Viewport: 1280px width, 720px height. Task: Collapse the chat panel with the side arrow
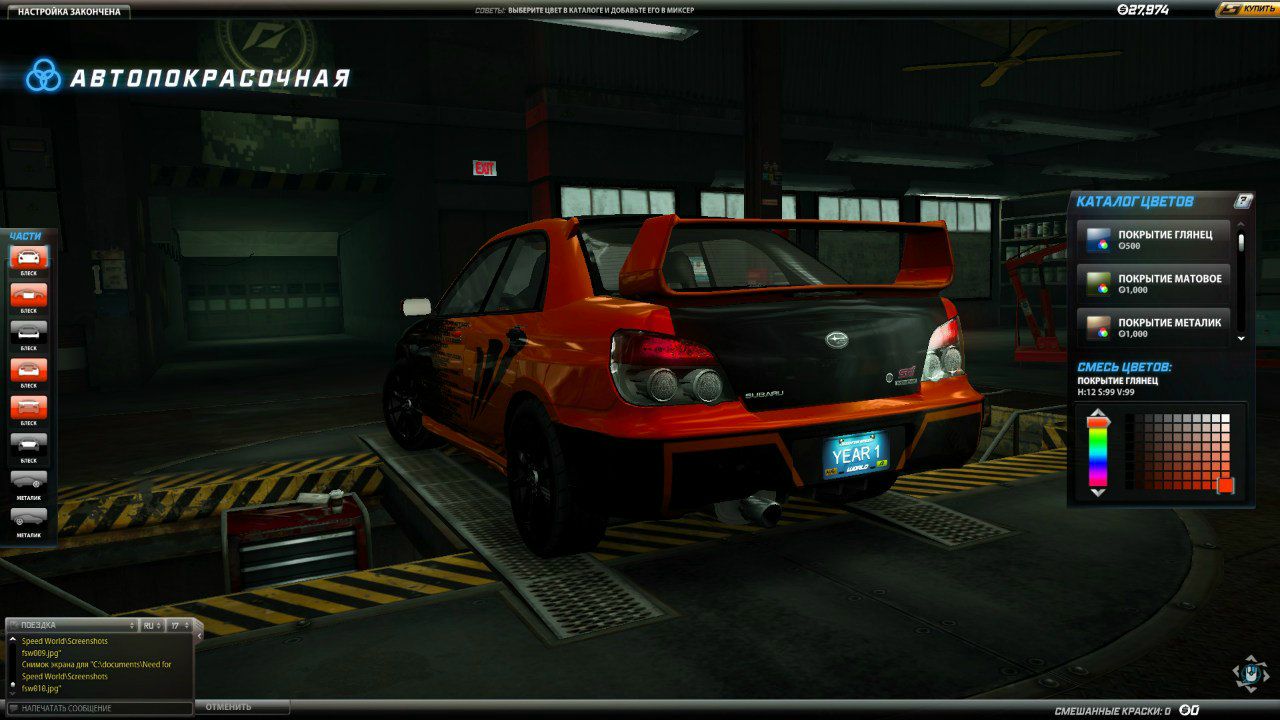(x=197, y=635)
